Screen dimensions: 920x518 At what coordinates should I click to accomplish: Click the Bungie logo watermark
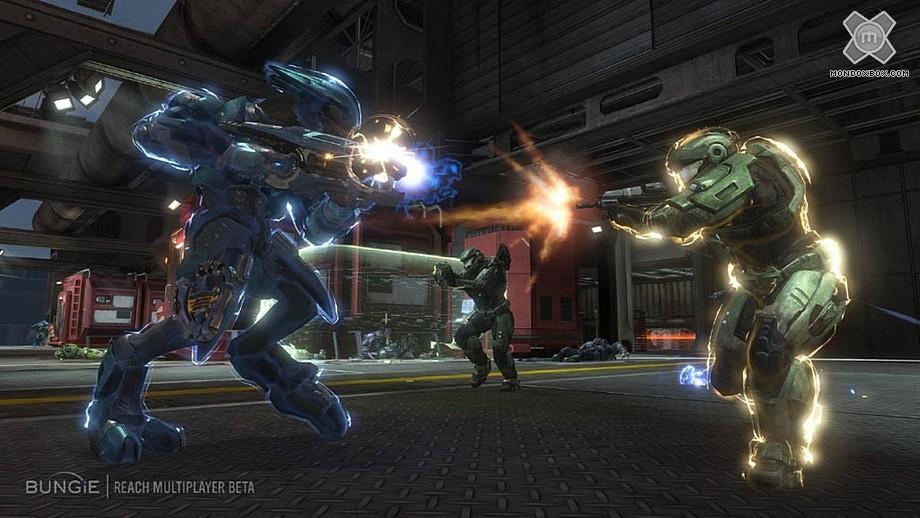tap(61, 487)
